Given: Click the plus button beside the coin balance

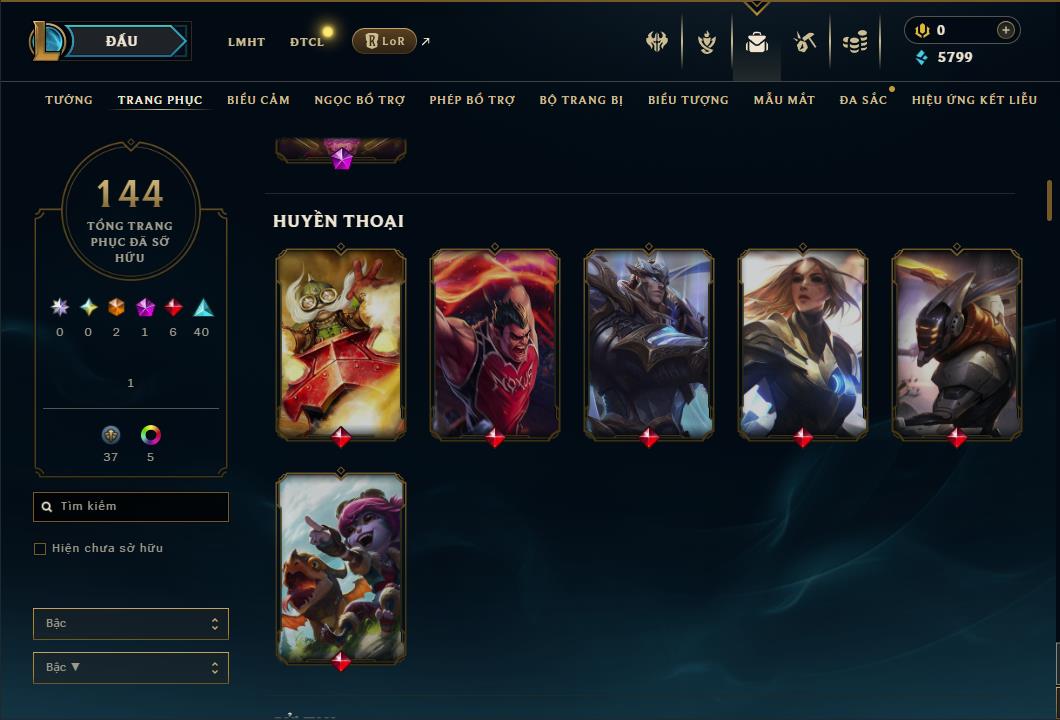Looking at the screenshot, I should pyautogui.click(x=1005, y=30).
